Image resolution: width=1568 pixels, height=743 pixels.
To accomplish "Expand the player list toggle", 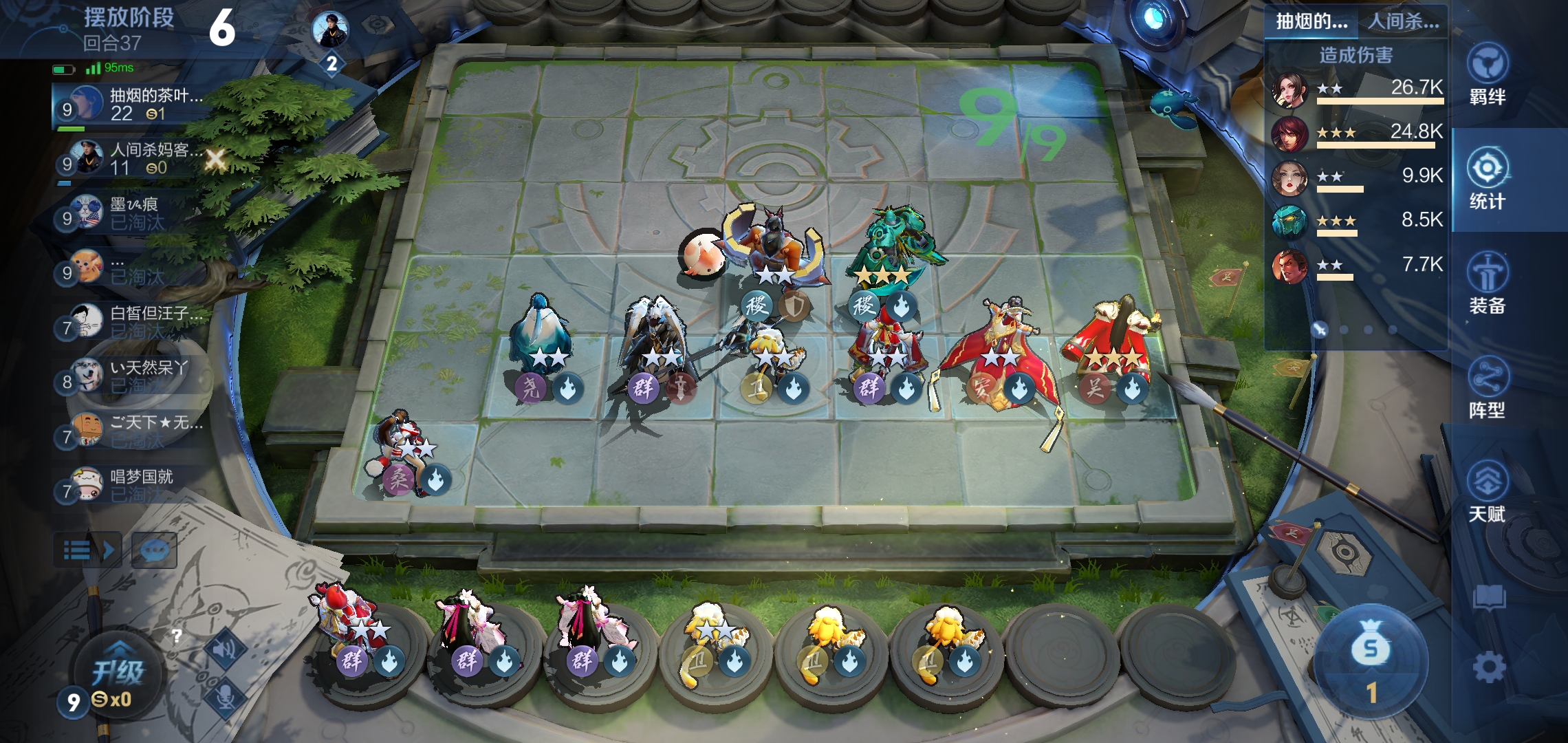I will coord(88,550).
